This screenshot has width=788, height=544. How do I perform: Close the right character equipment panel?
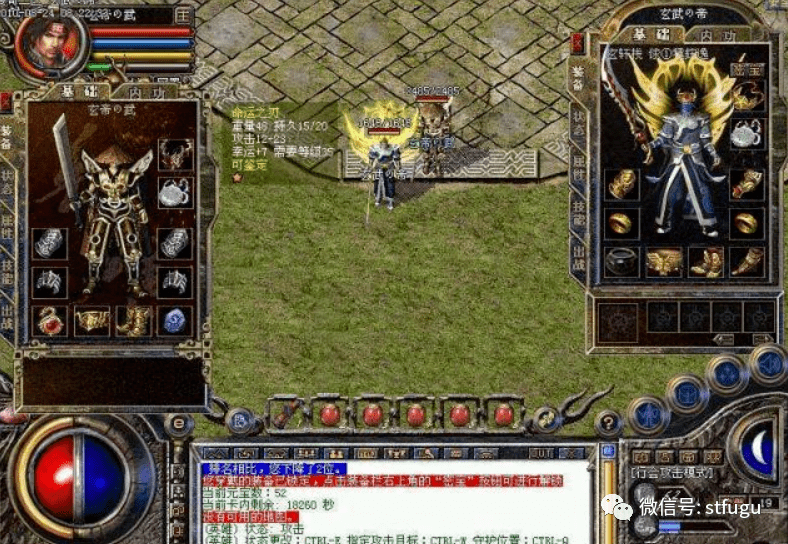coord(577,43)
